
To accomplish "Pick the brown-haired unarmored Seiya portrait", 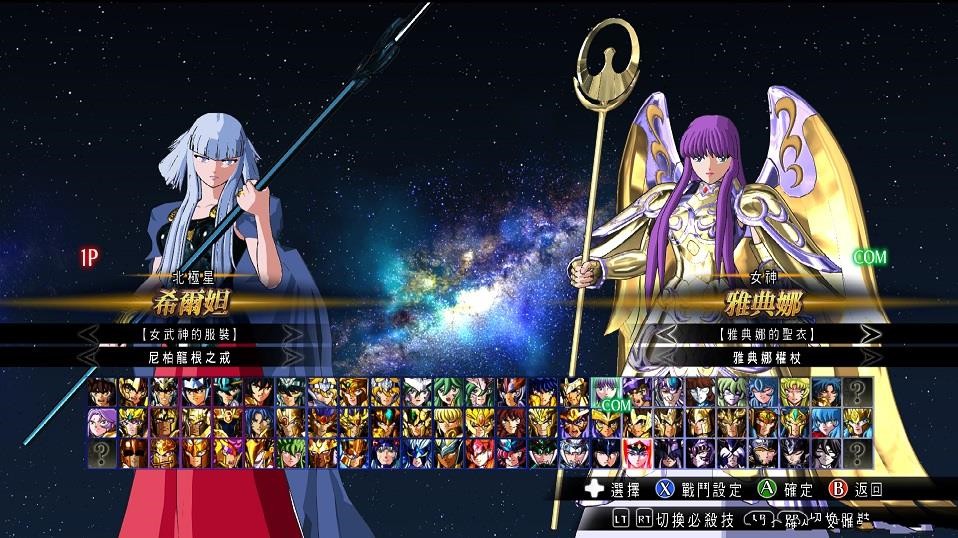I will coord(99,391).
